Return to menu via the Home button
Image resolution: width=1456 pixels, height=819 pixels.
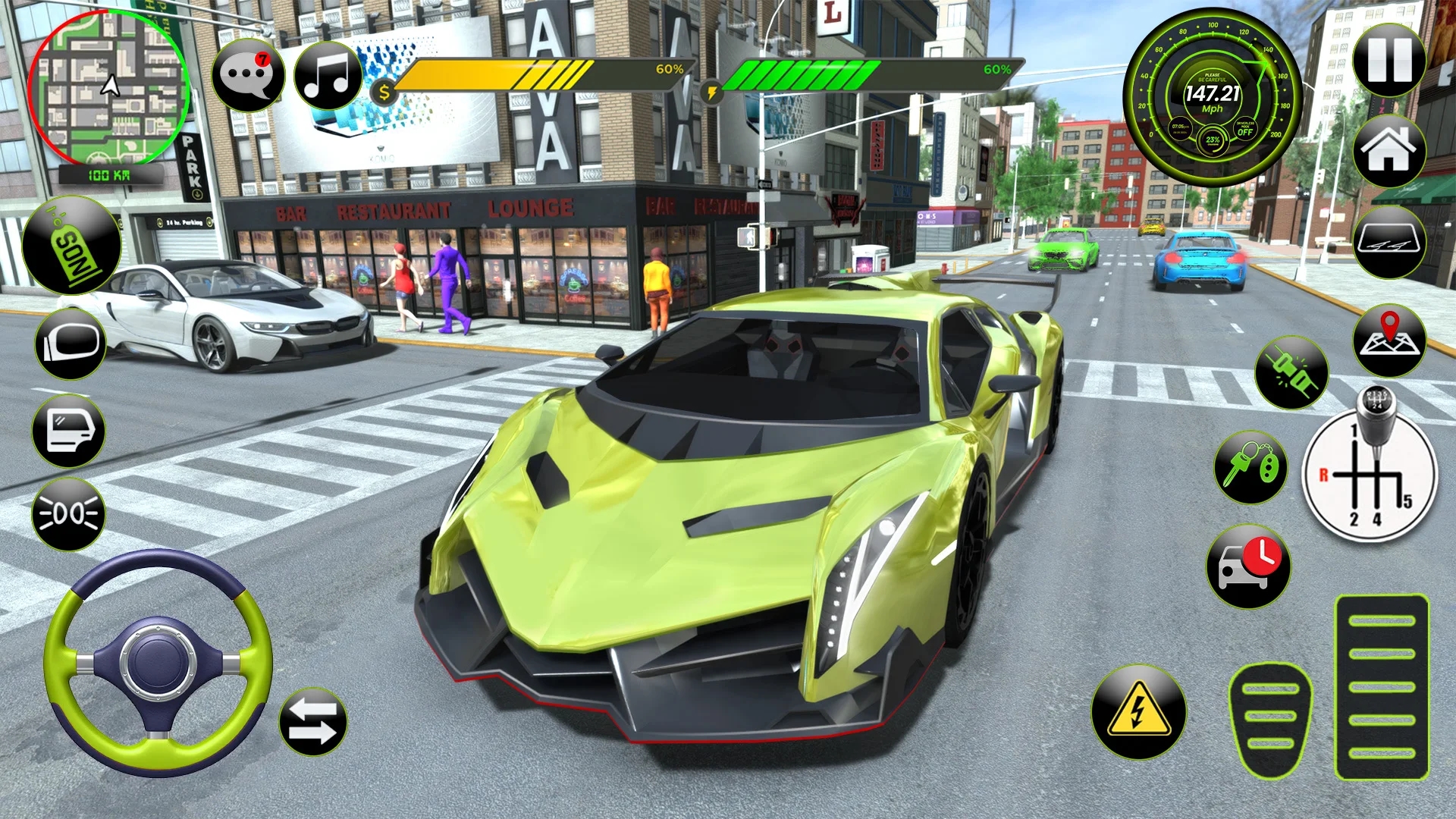(1390, 152)
